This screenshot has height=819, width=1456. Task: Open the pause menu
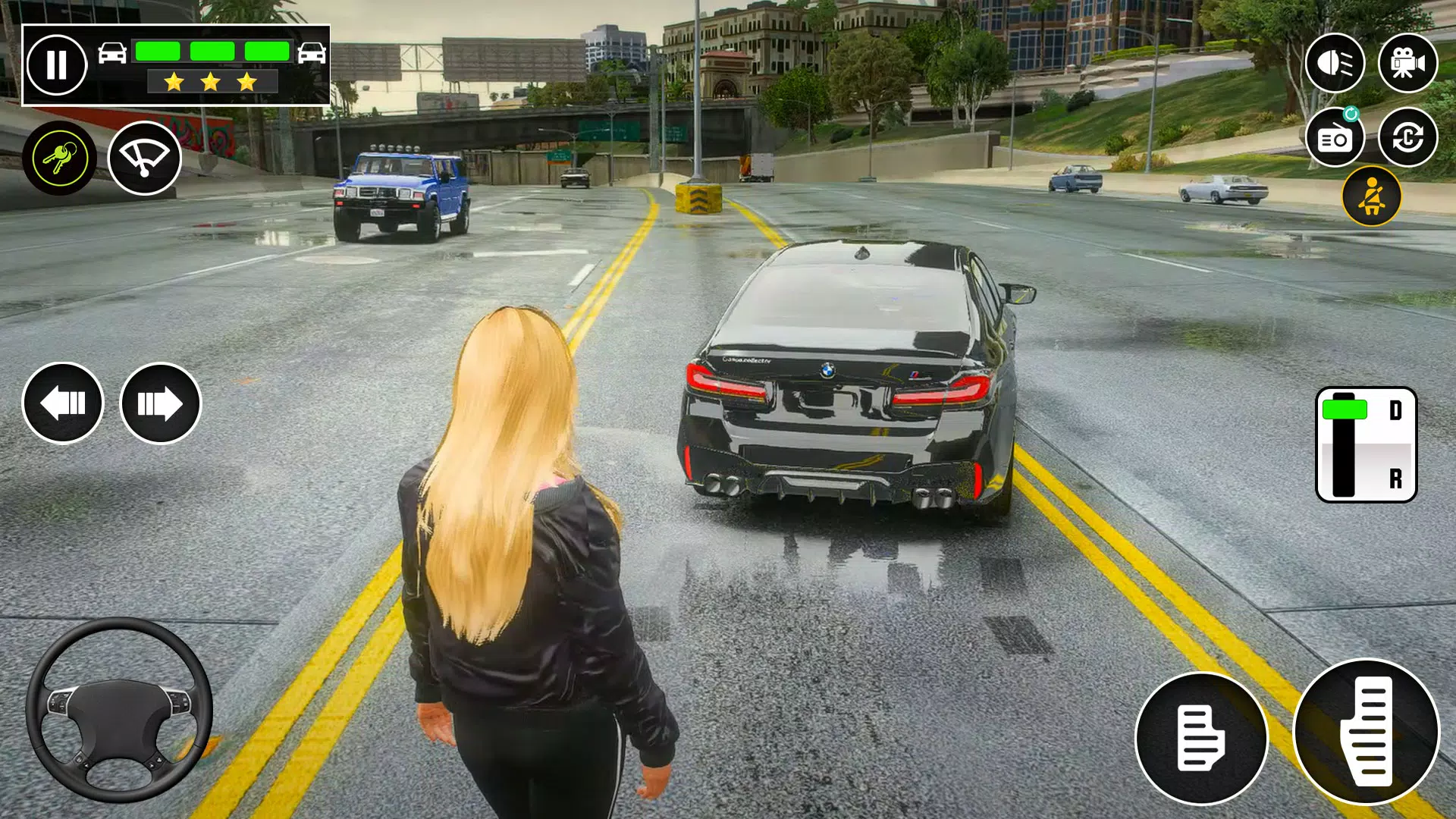pyautogui.click(x=58, y=64)
